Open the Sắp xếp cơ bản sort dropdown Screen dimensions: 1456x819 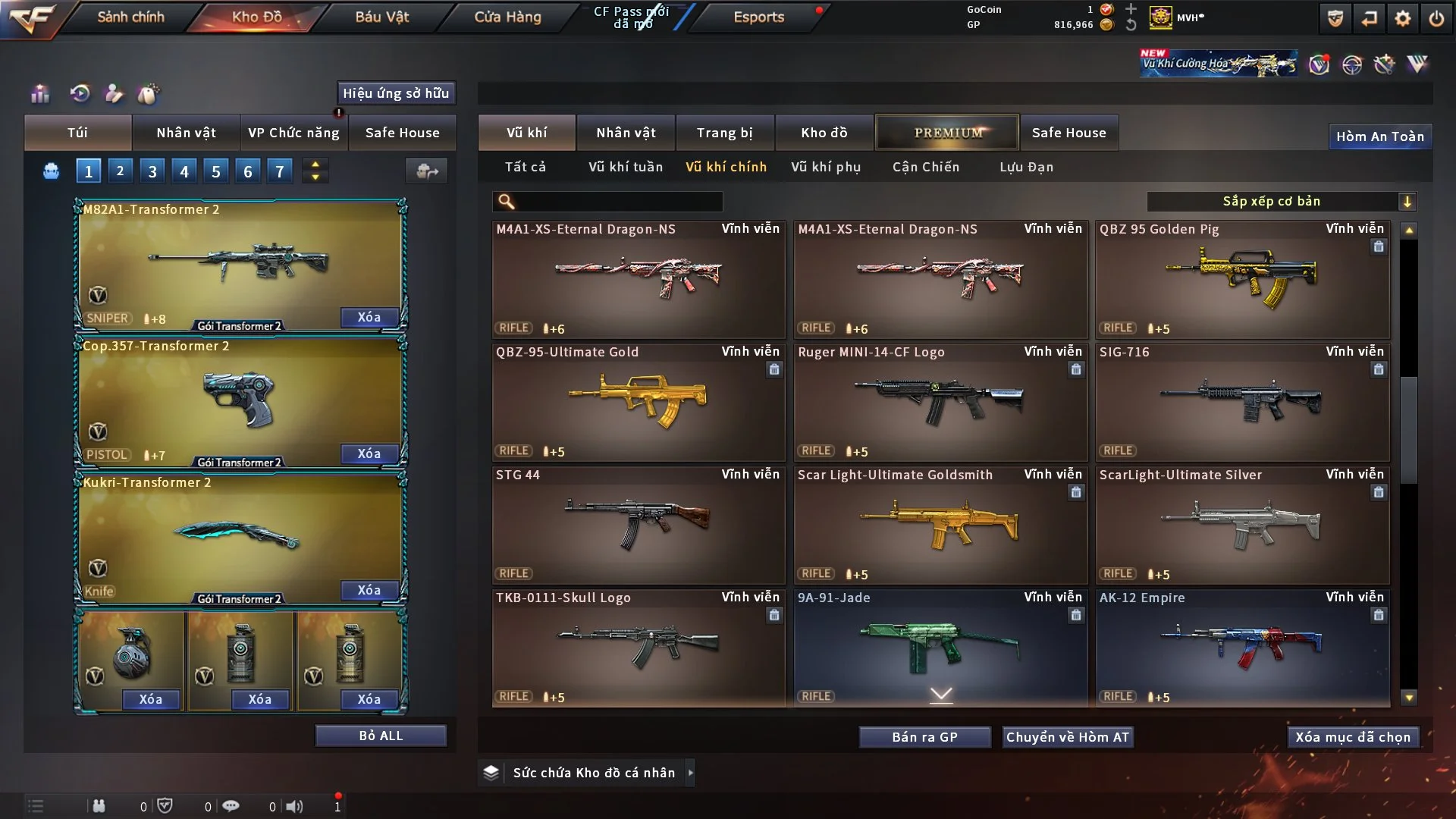click(x=1281, y=201)
